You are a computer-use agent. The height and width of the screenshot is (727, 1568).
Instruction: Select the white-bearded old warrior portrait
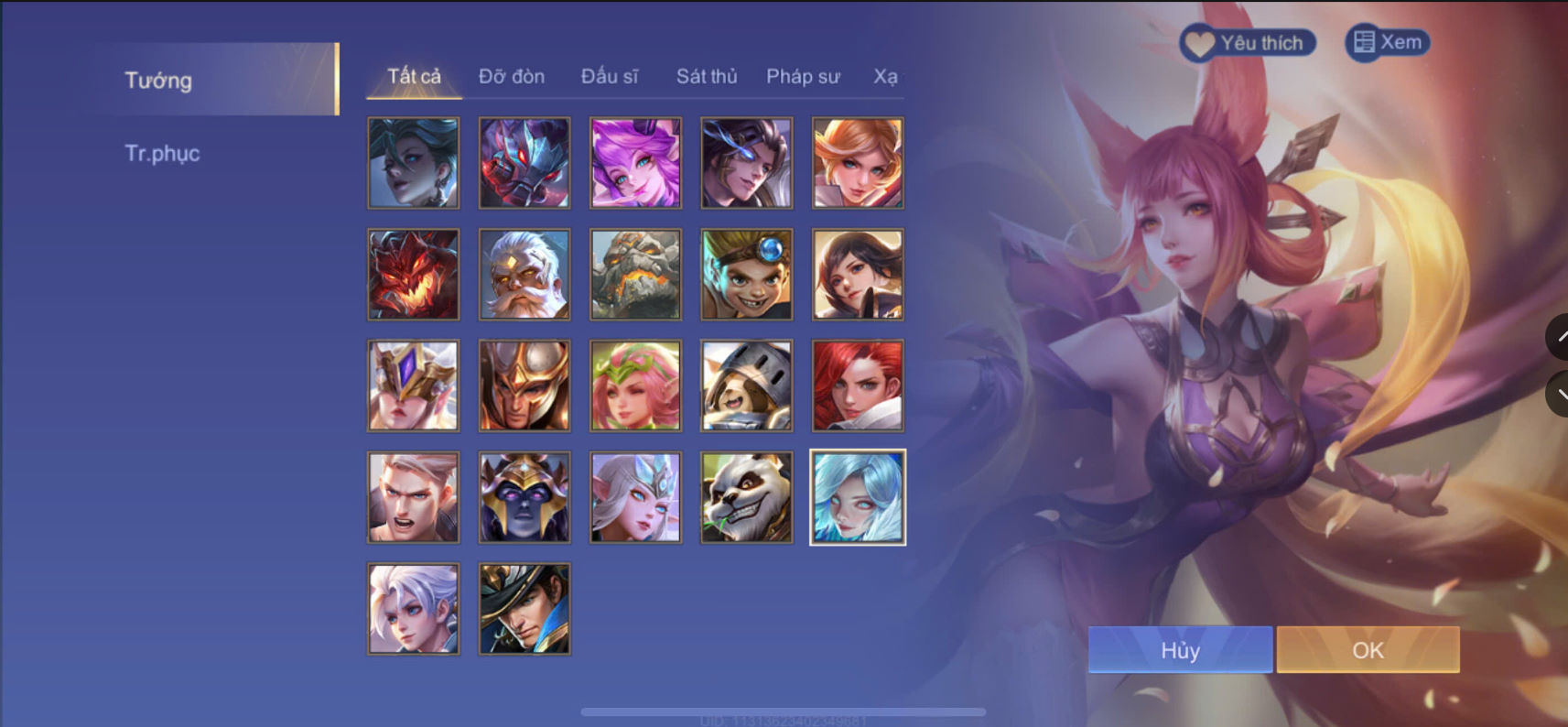[x=523, y=273]
